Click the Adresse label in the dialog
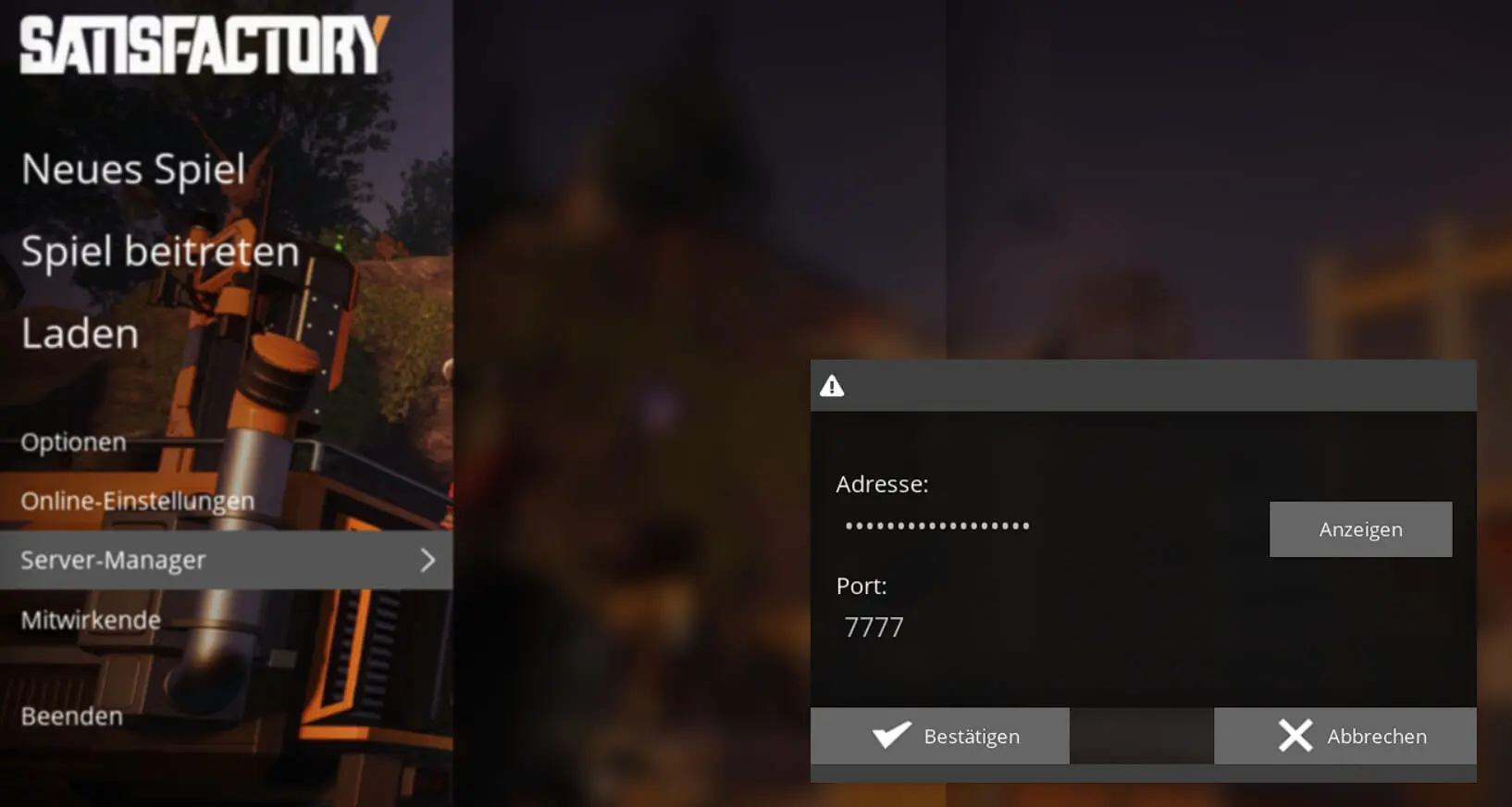The height and width of the screenshot is (807, 1512). [883, 483]
